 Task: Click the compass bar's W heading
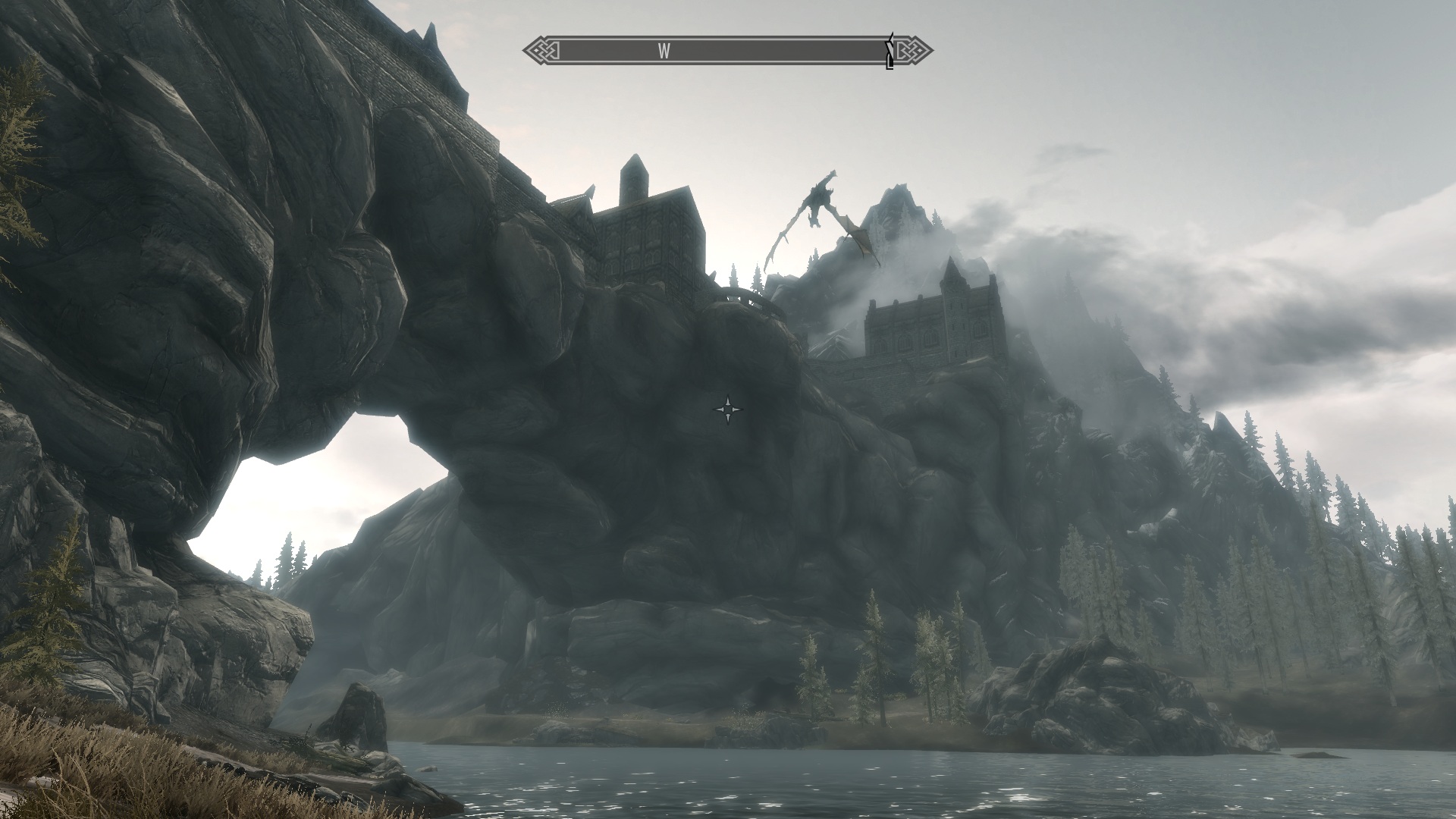click(x=664, y=52)
